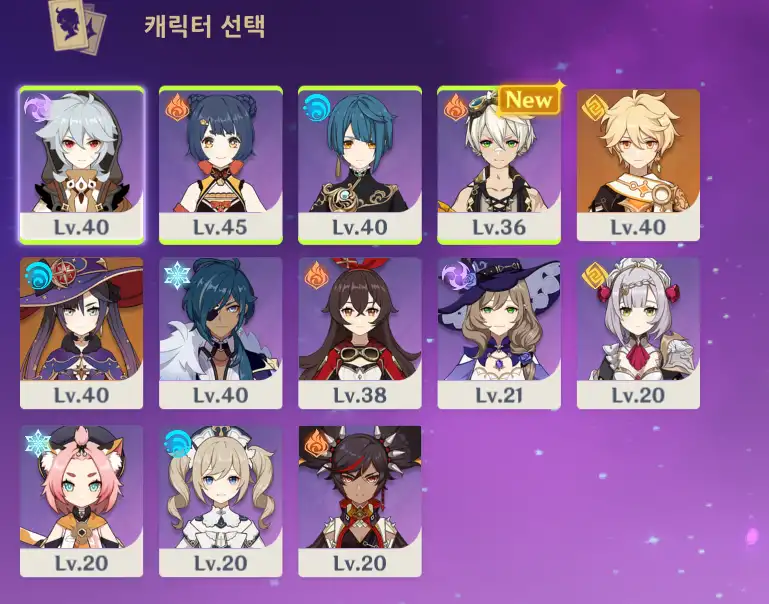Select Mona's Lv.40 witch hat card
The width and height of the screenshot is (769, 604).
pyautogui.click(x=82, y=333)
